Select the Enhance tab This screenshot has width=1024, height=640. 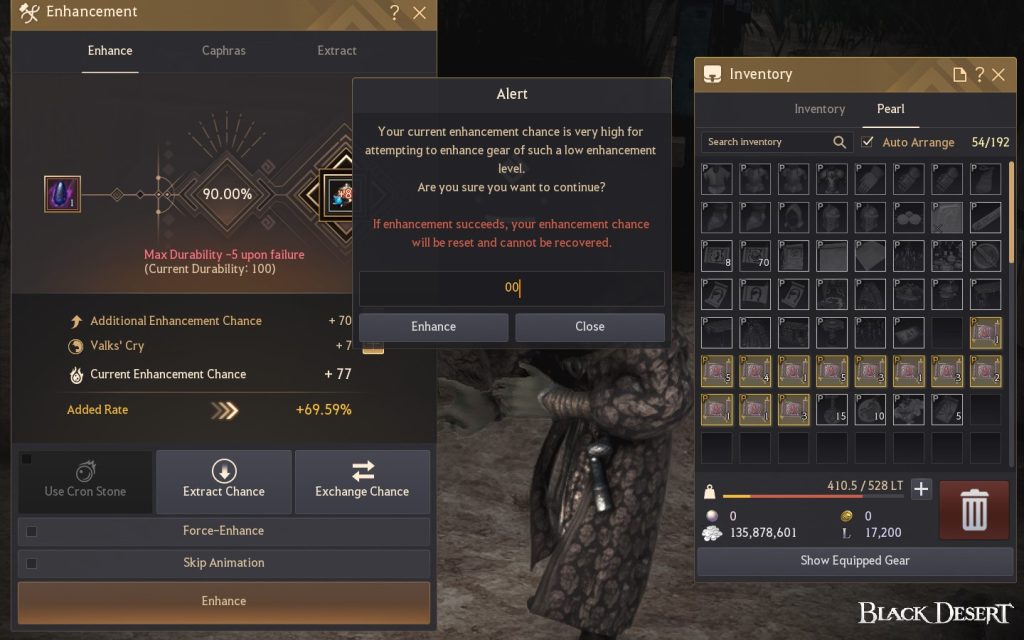[109, 51]
